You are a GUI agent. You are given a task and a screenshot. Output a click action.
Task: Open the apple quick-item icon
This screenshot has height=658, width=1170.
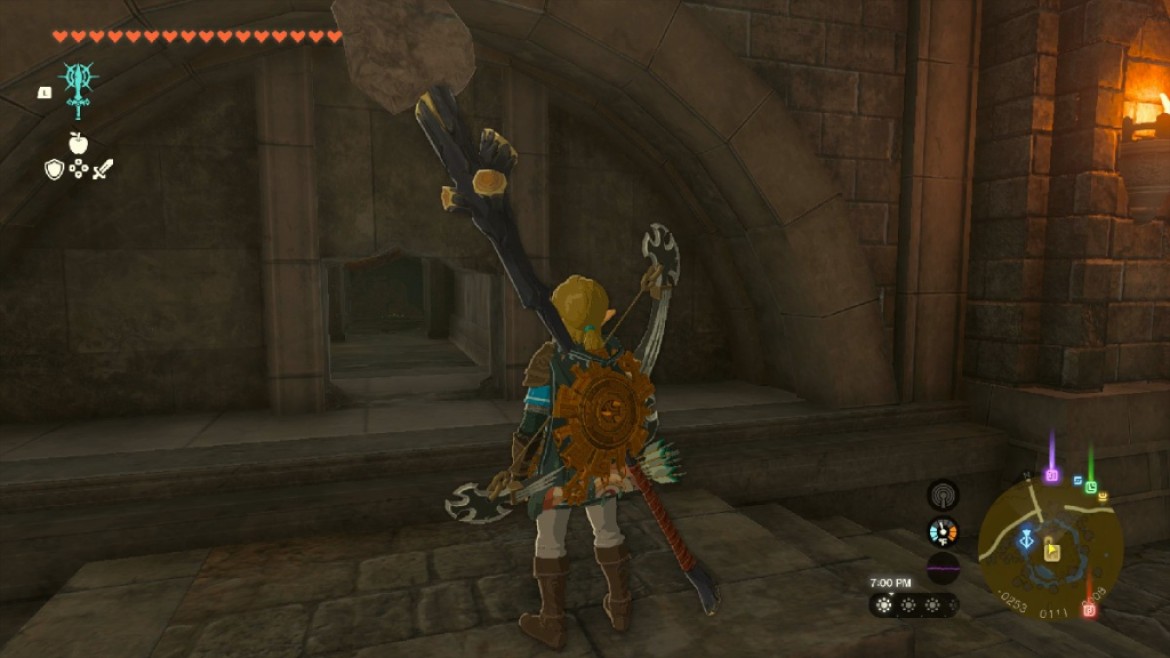[x=78, y=142]
